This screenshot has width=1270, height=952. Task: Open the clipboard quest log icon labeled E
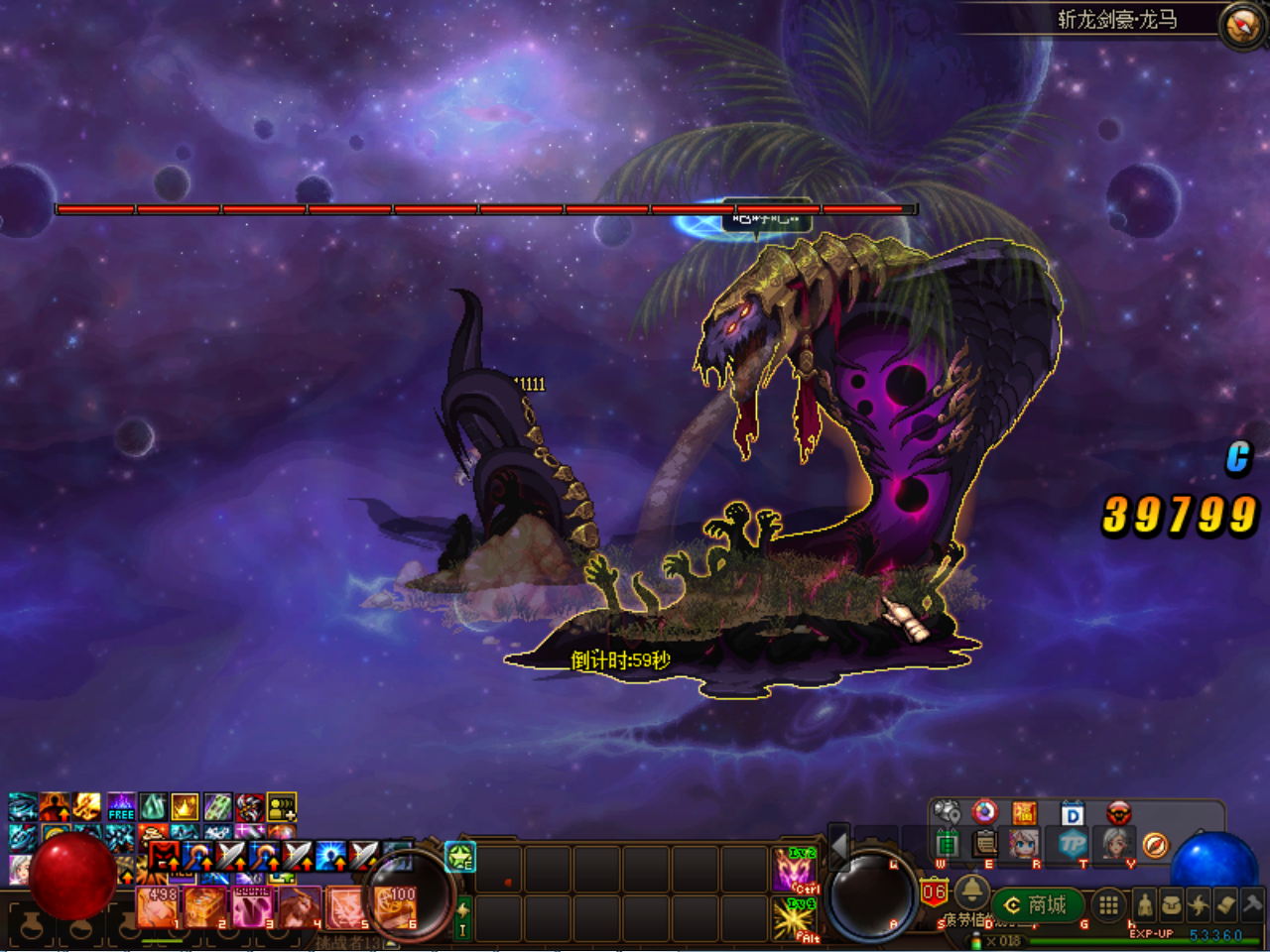click(x=984, y=845)
